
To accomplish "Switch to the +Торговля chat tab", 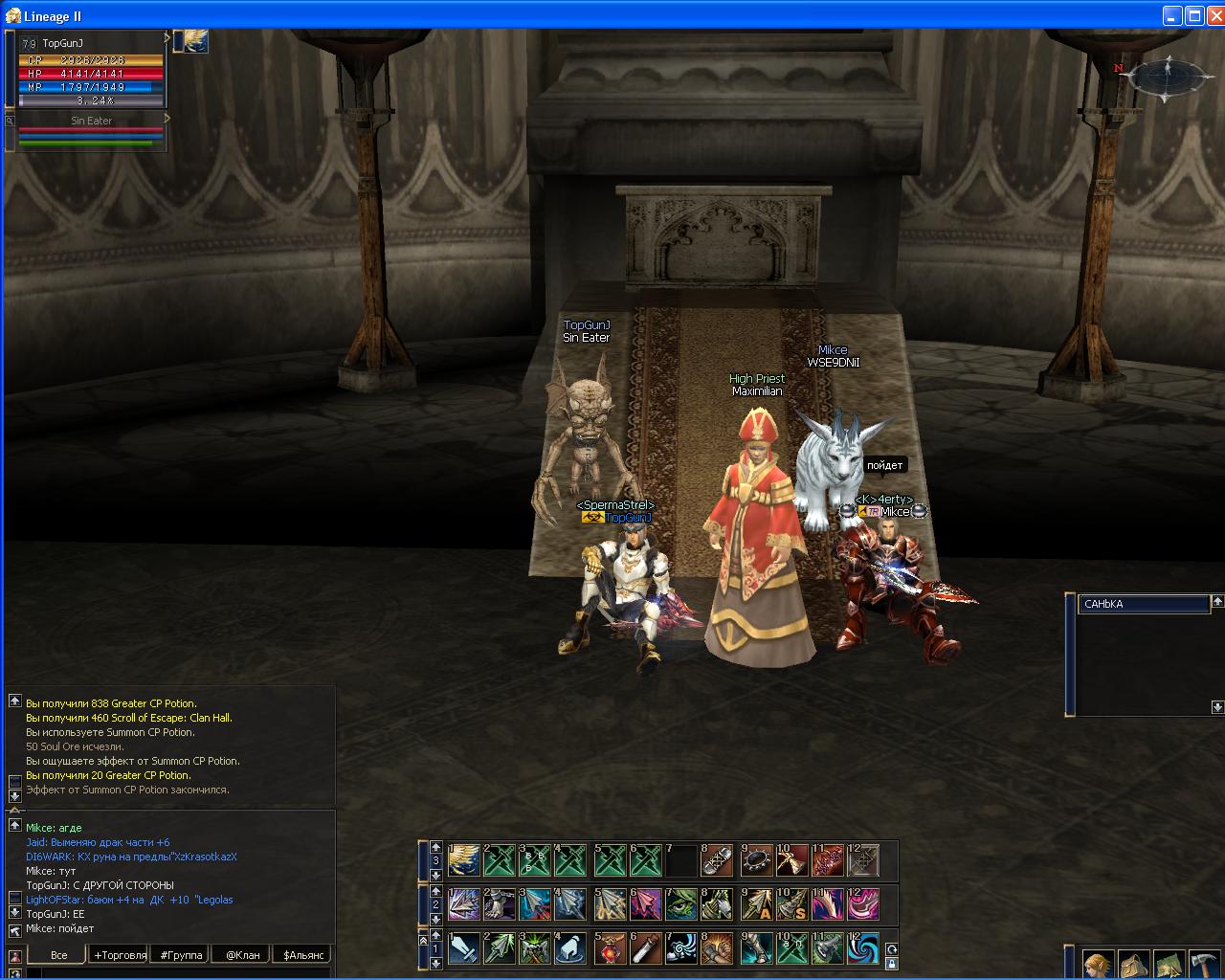I will 120,954.
